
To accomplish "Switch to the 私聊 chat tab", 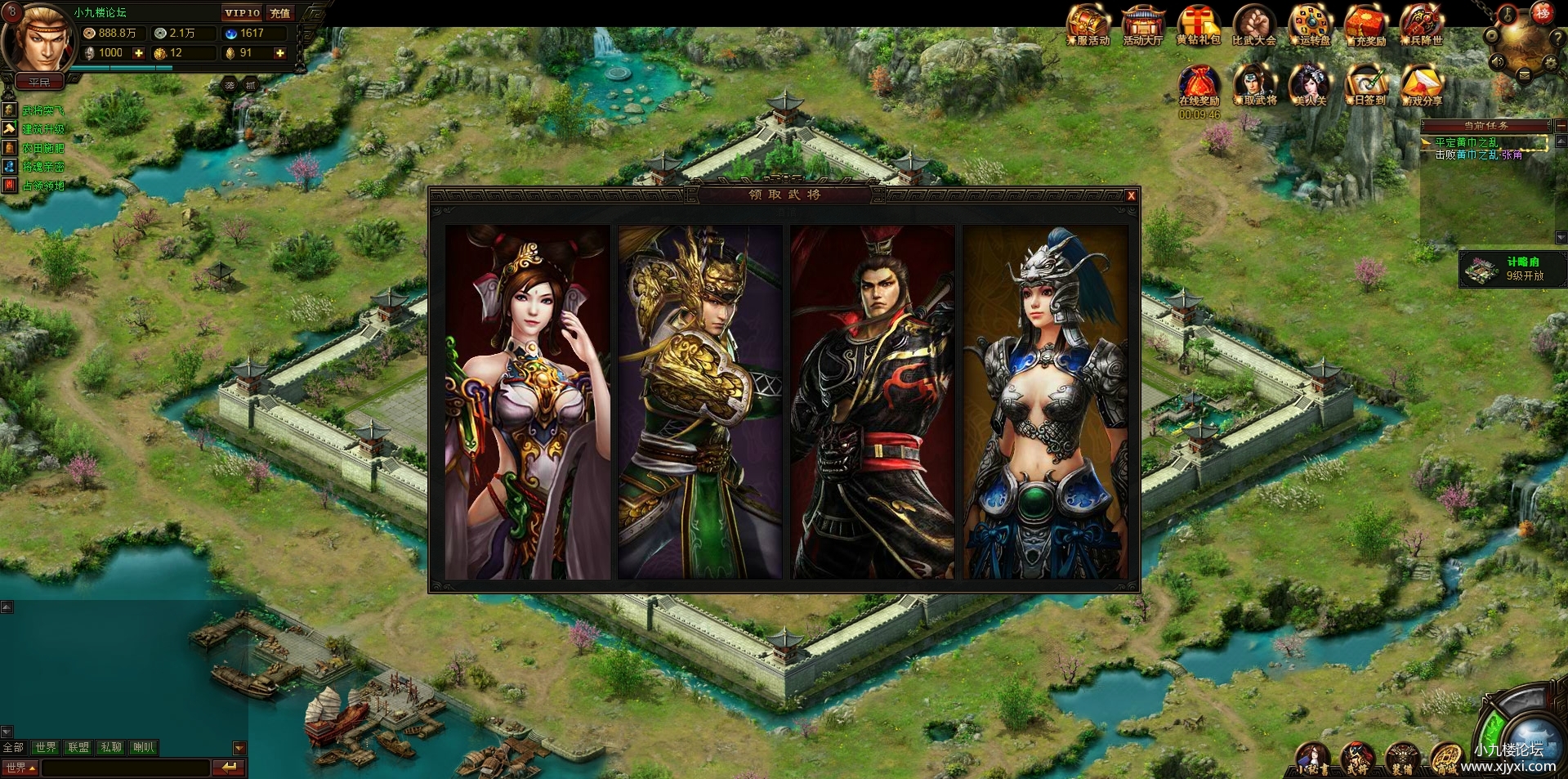I will [x=109, y=747].
